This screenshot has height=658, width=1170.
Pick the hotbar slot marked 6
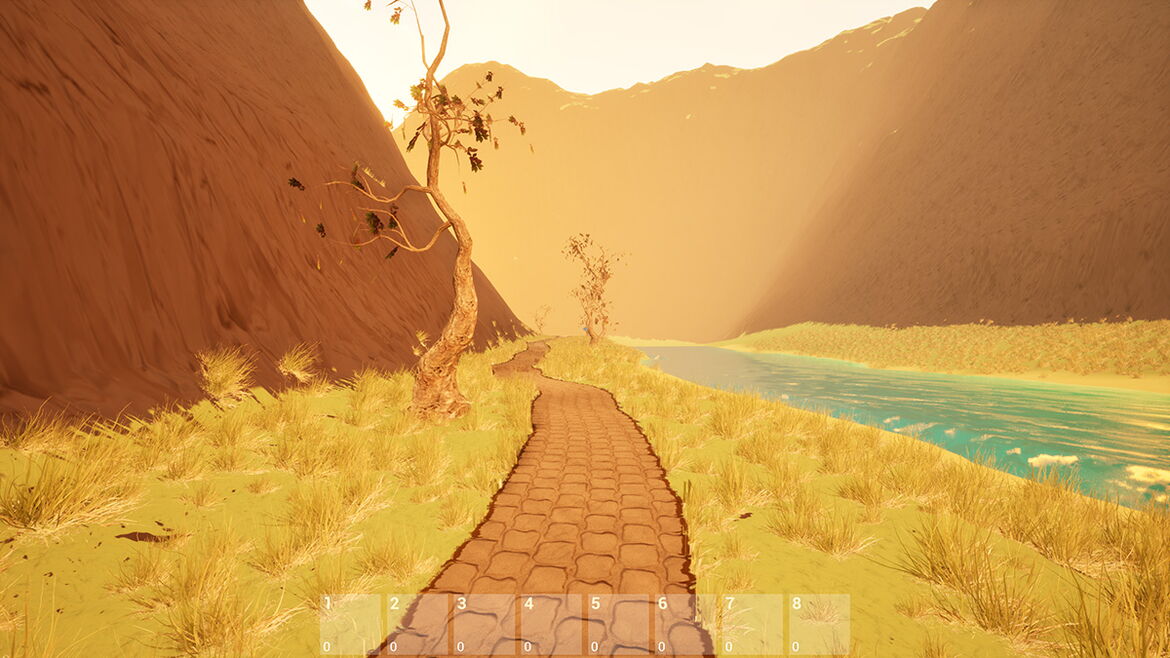[685, 625]
